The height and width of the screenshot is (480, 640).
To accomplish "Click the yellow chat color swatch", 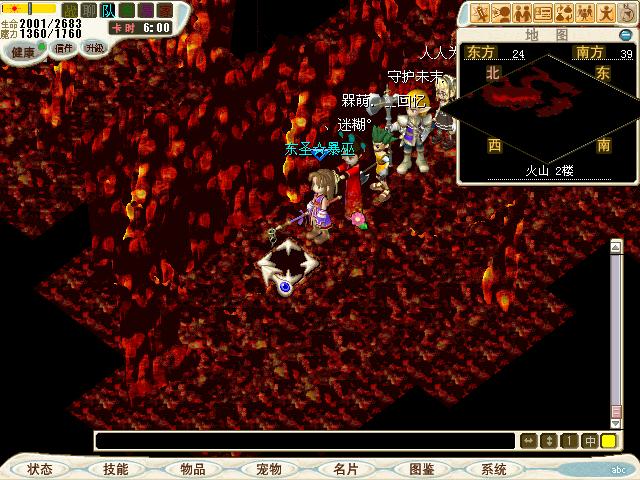I will (x=608, y=441).
